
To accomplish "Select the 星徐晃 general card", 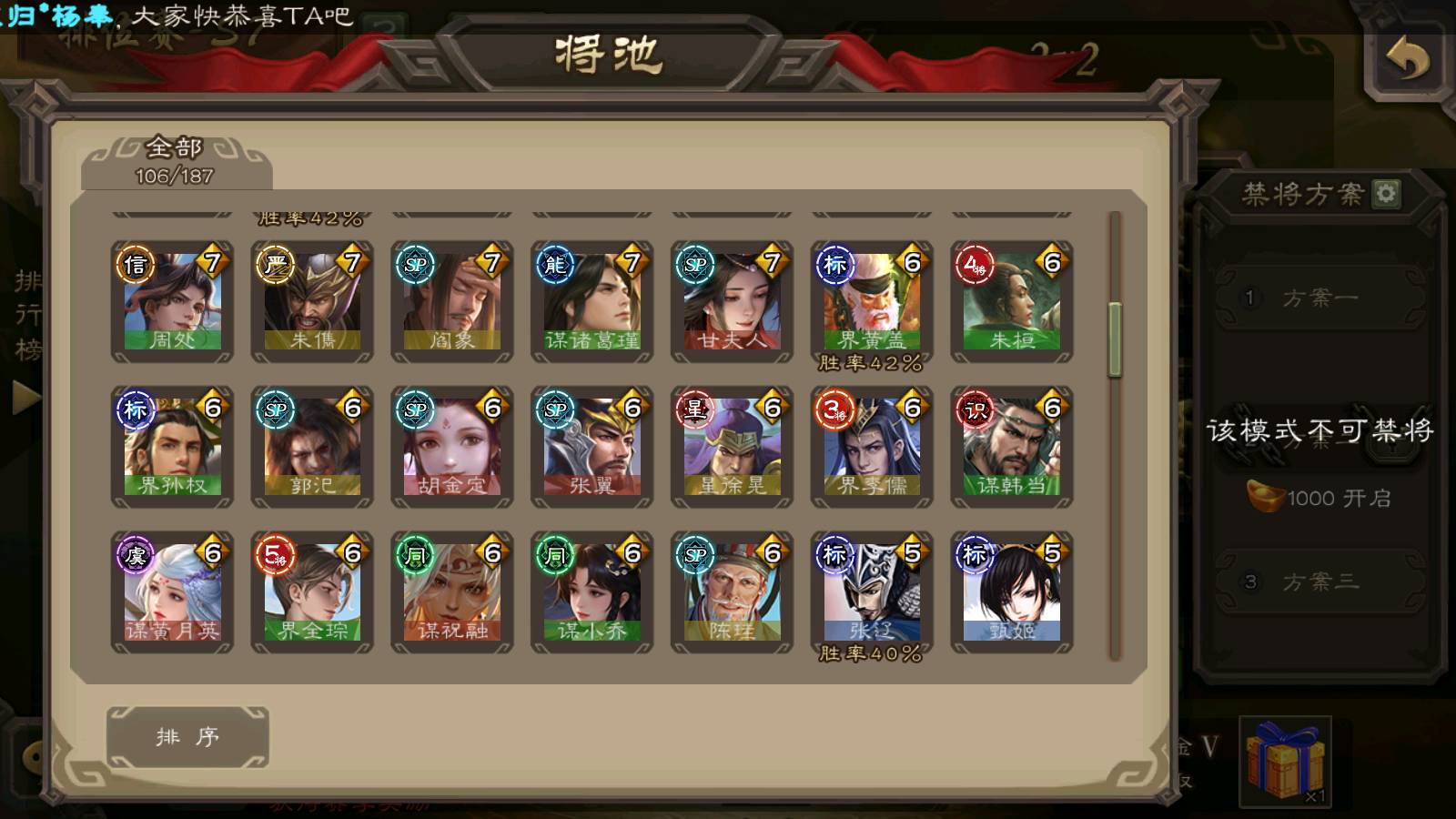I will 733,447.
